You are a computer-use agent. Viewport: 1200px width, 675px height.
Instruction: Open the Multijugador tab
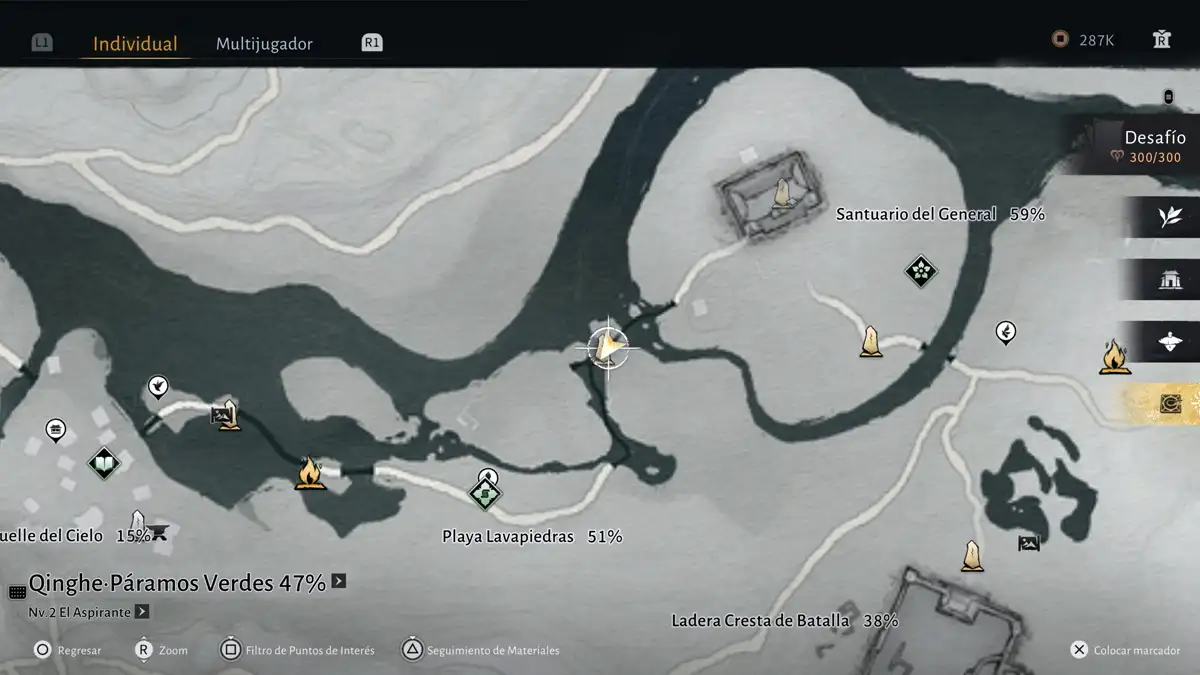(x=264, y=44)
